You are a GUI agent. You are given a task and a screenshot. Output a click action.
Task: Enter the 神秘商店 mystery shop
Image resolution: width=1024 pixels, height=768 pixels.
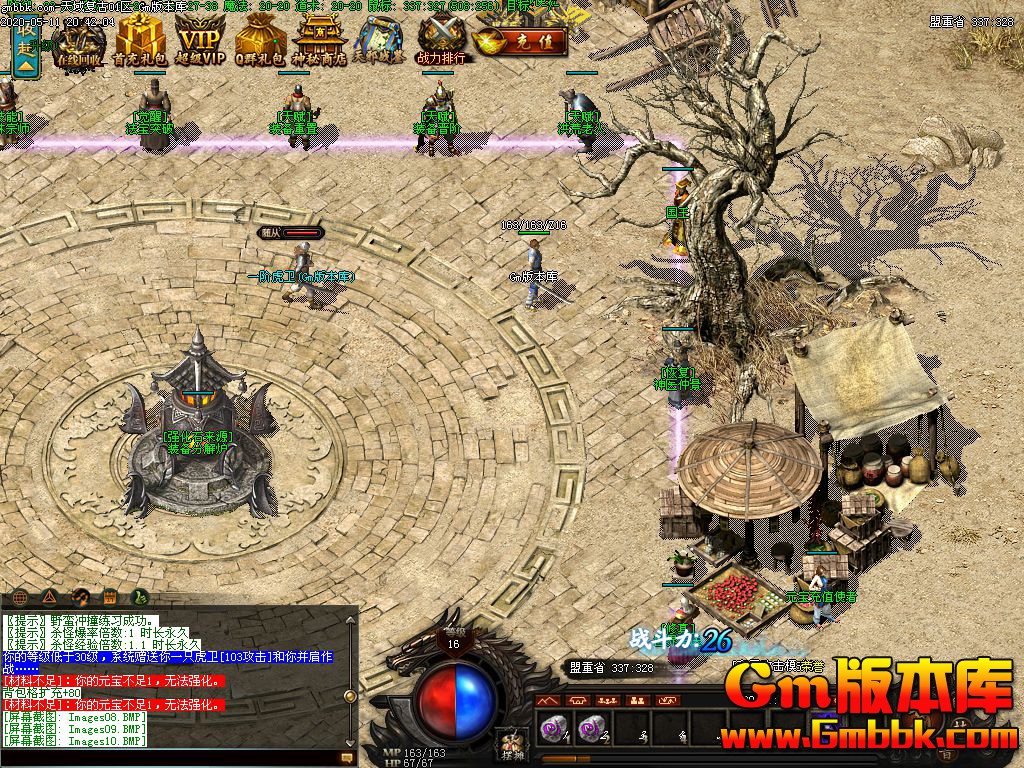pyautogui.click(x=319, y=43)
